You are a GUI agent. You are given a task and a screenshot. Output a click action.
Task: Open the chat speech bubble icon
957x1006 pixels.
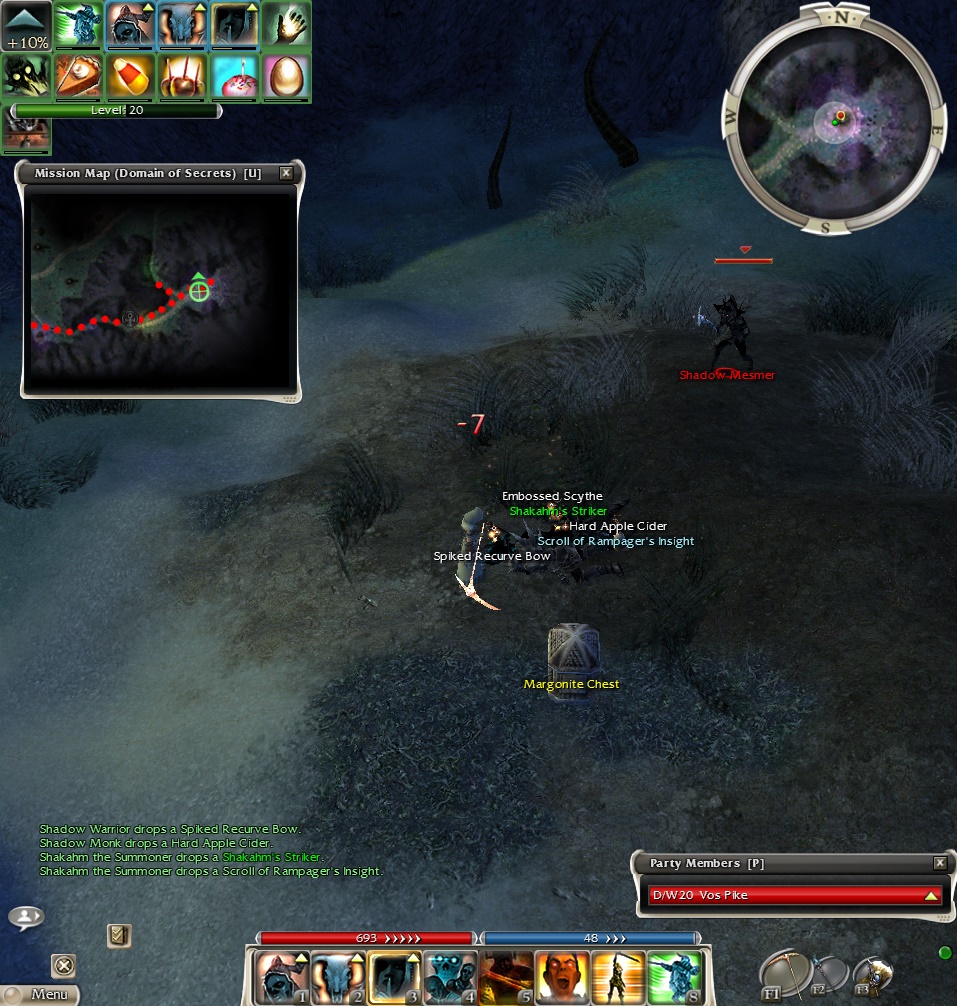click(x=26, y=916)
